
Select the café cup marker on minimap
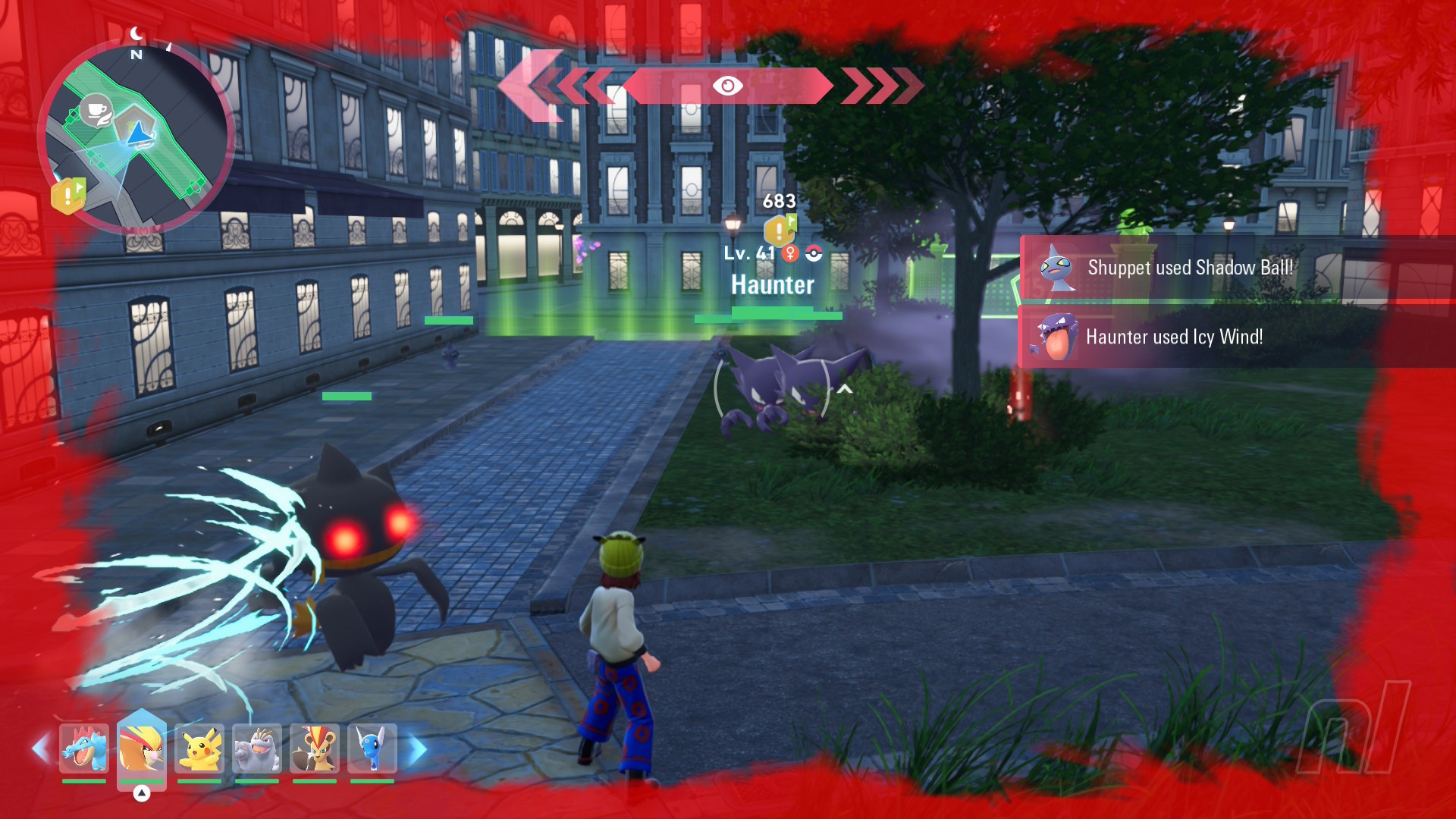click(x=96, y=111)
